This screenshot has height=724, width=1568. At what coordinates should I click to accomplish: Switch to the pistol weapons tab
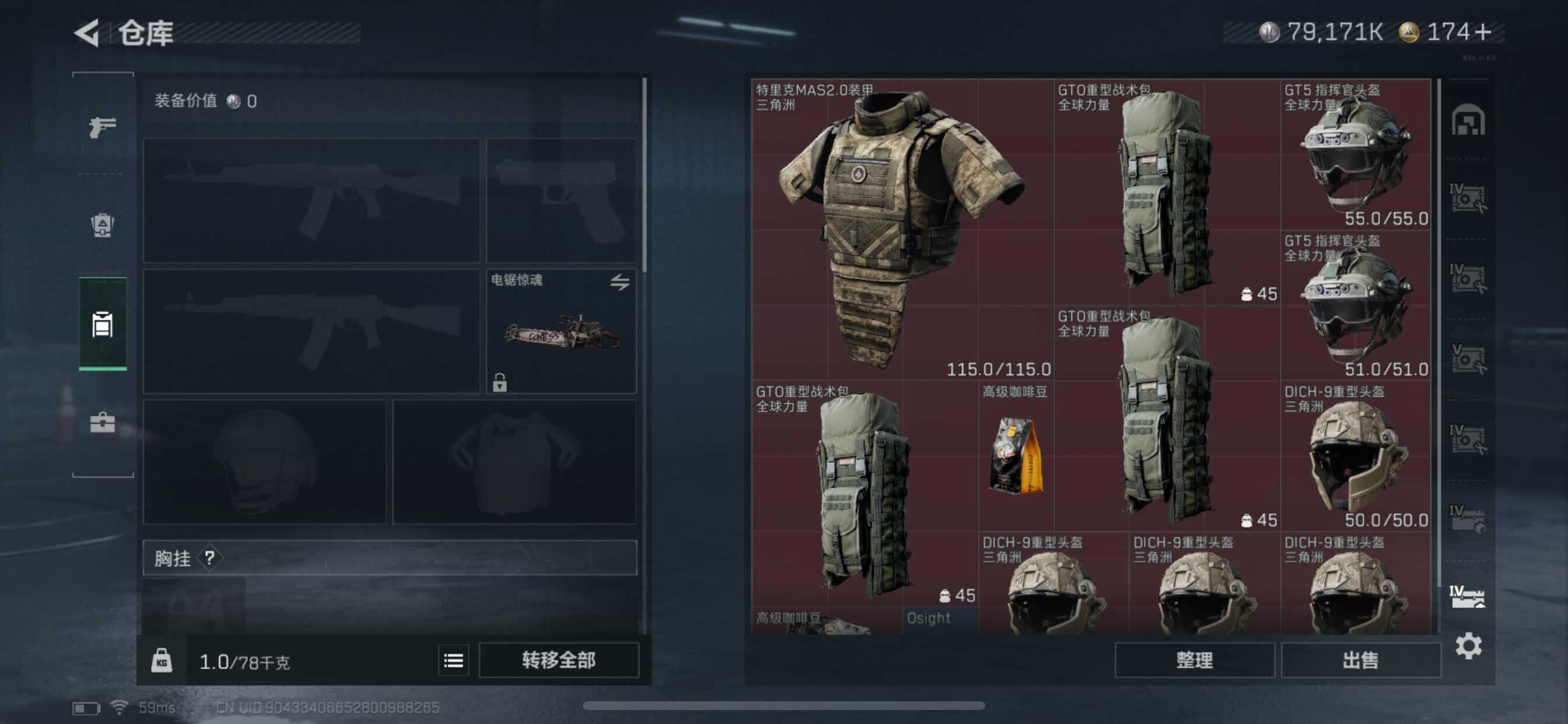point(102,126)
